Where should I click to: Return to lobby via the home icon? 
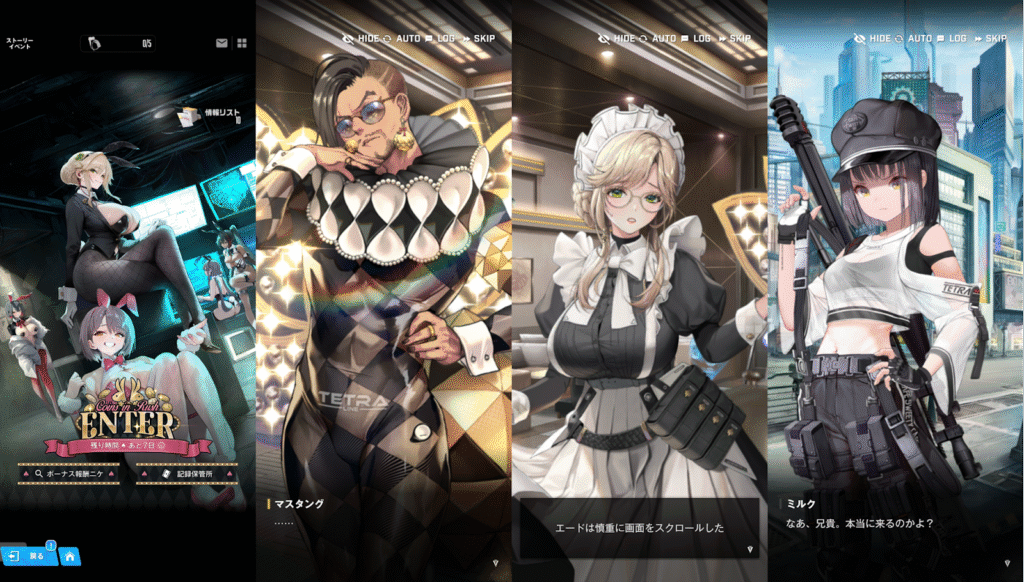(70, 555)
